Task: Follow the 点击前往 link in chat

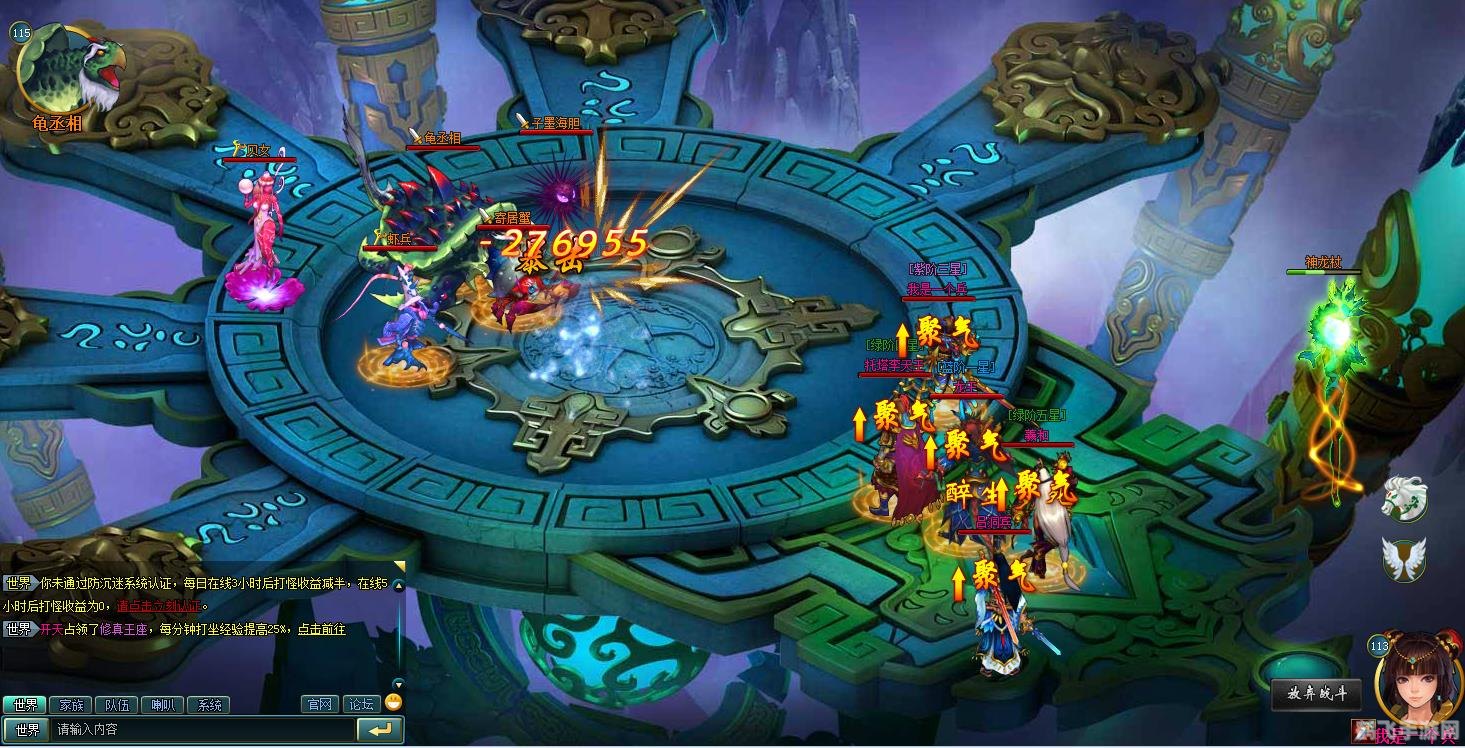Action: (321, 629)
